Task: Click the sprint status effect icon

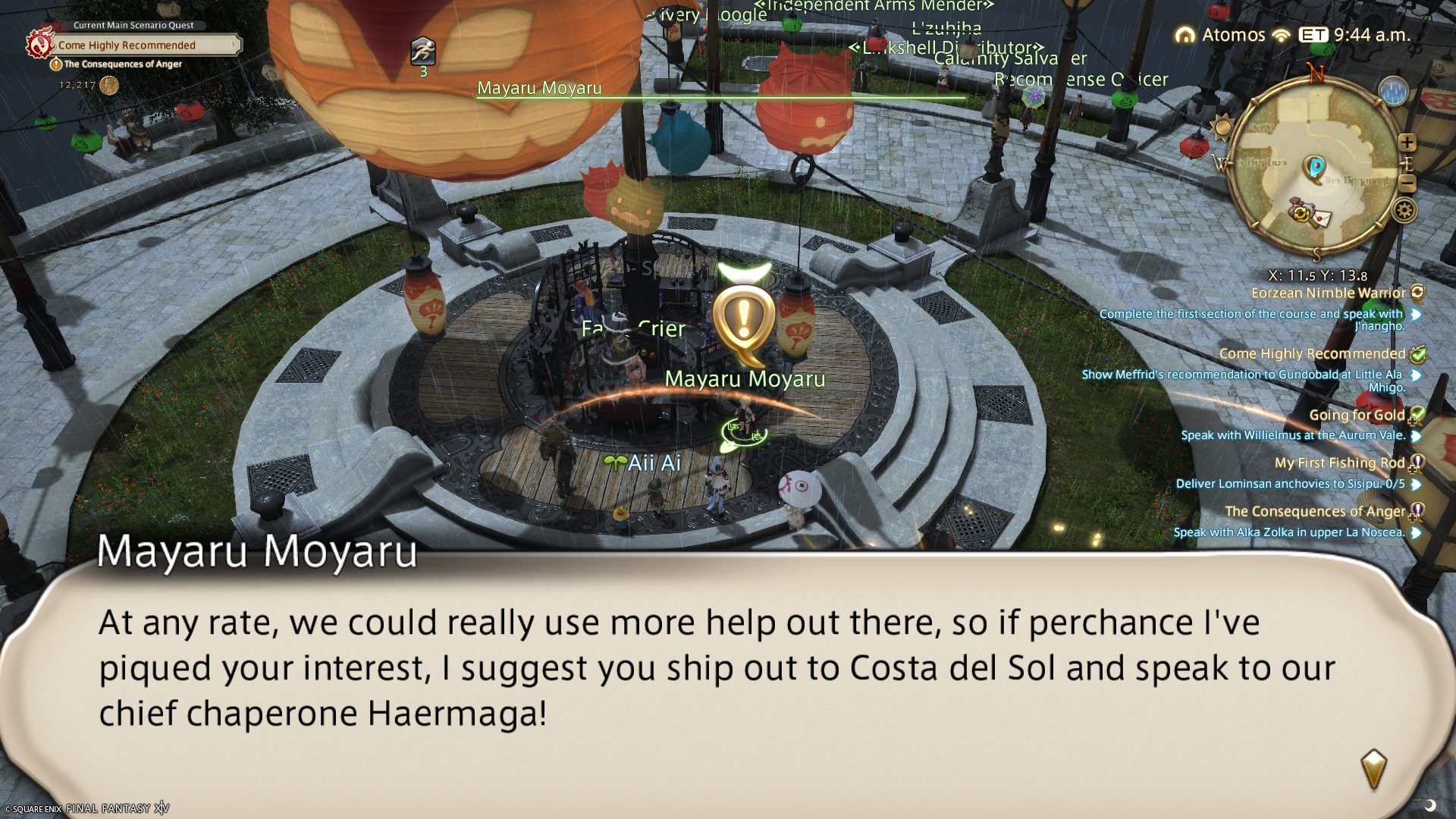Action: tap(423, 51)
